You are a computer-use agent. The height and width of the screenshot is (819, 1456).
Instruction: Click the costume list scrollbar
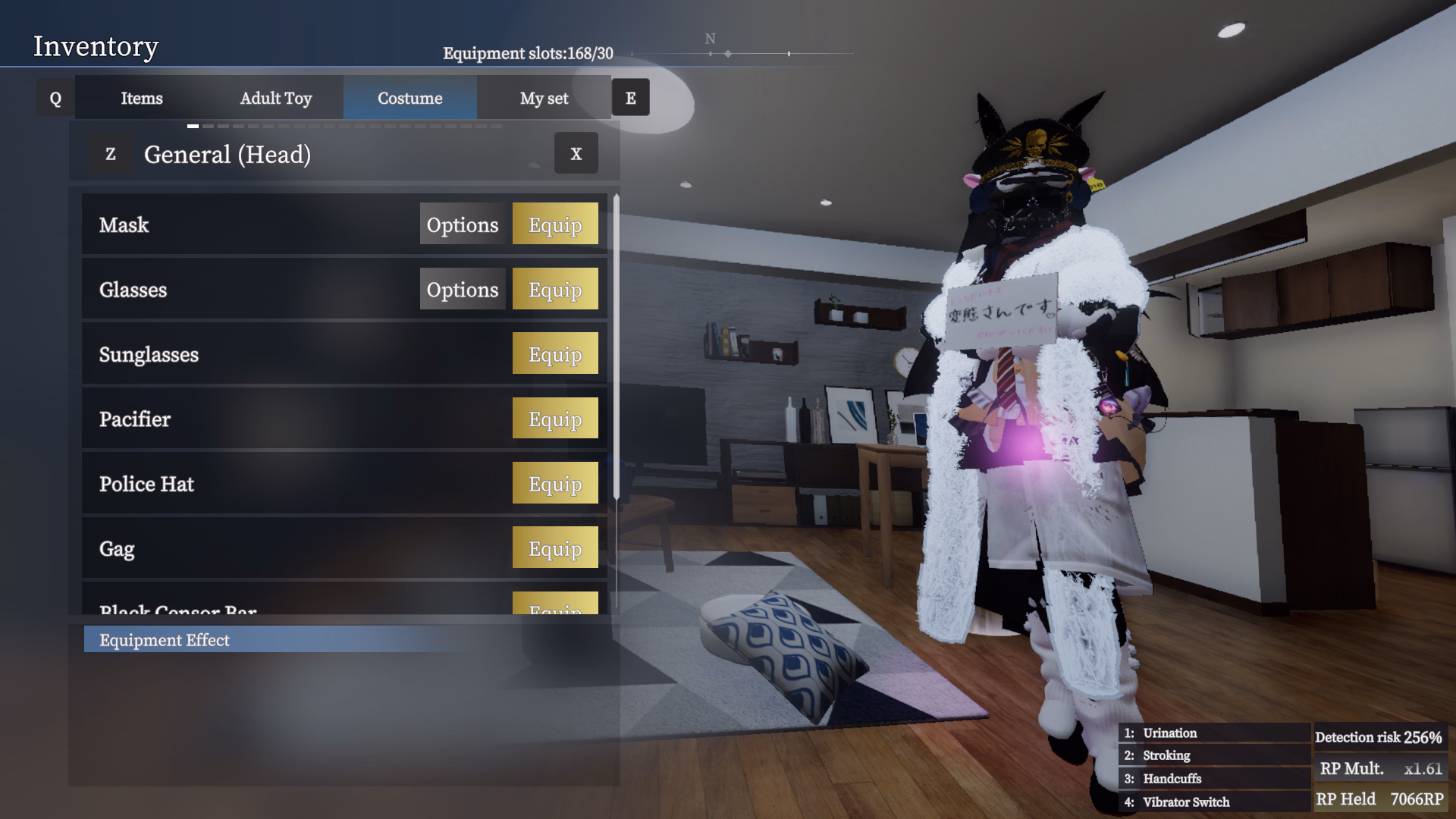tap(617, 349)
